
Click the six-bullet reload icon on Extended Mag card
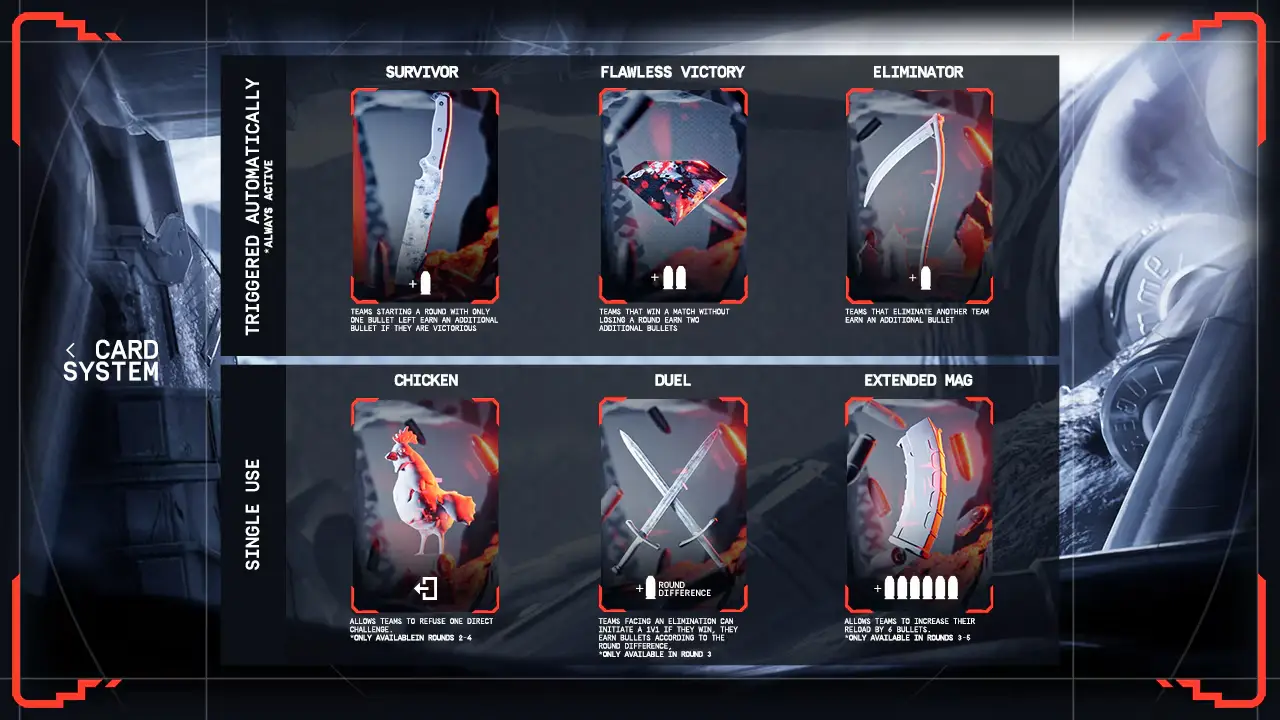[x=920, y=586]
